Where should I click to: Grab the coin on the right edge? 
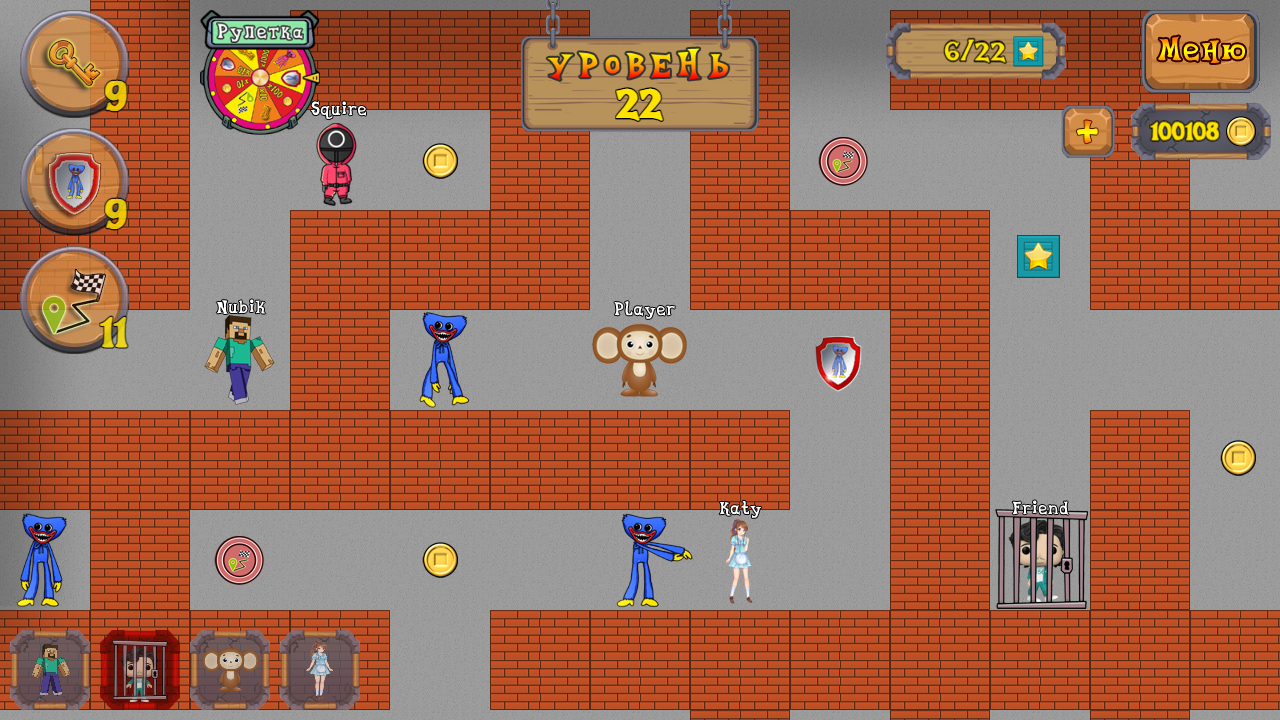point(1238,457)
